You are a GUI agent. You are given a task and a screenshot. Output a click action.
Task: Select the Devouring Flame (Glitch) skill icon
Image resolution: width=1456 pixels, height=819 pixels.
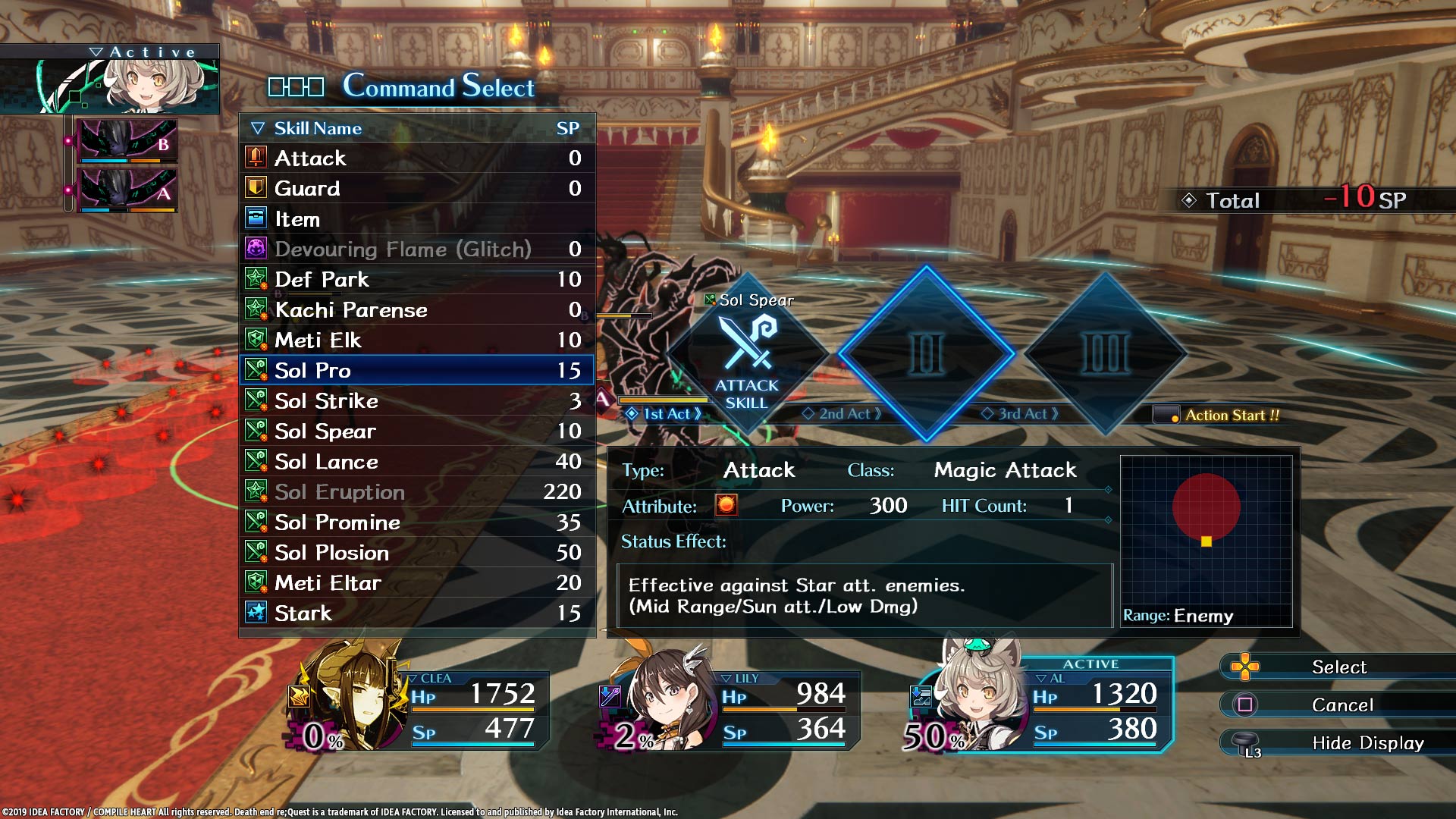tap(258, 249)
